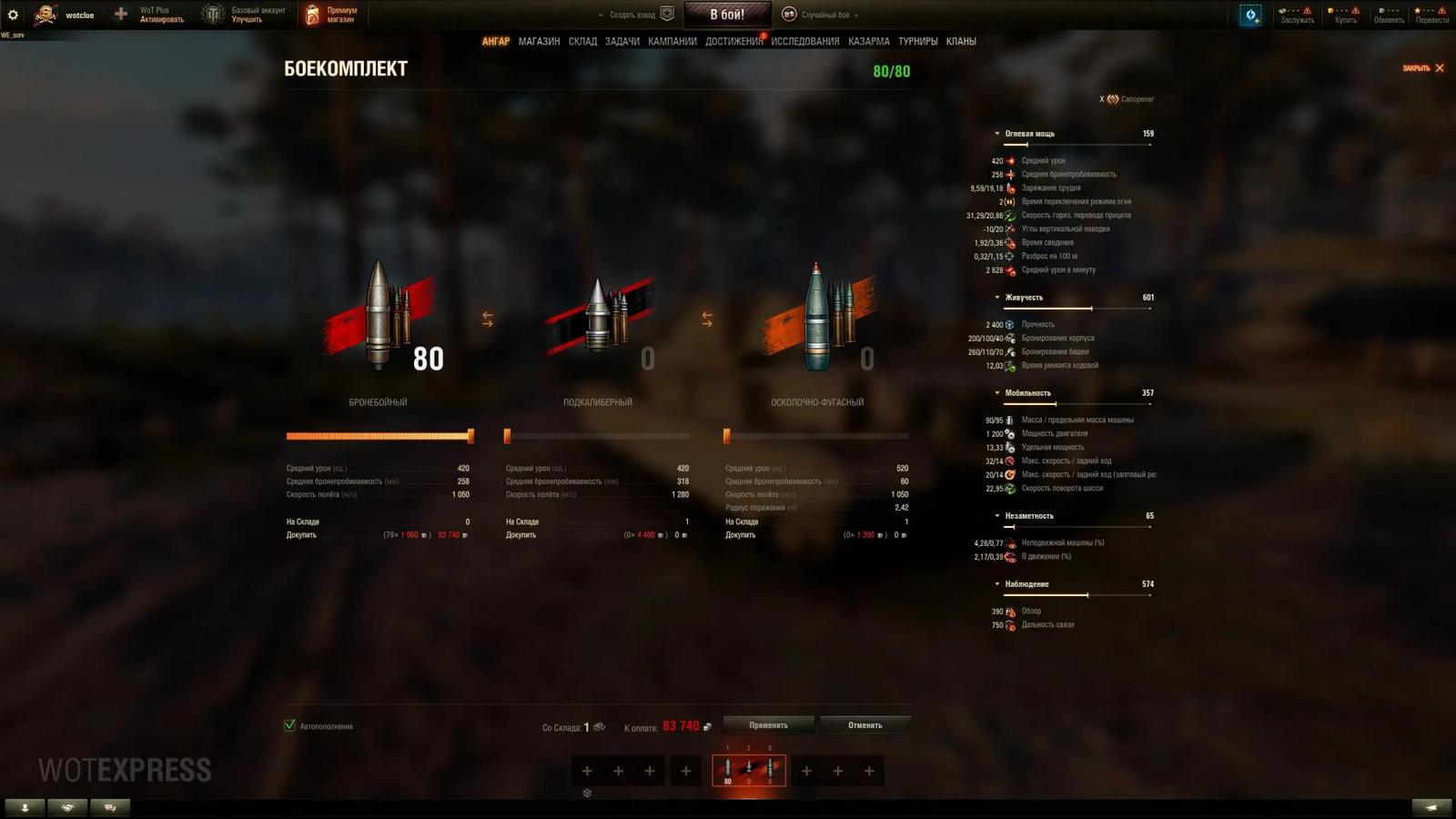Viewport: 1456px width, 819px height.
Task: Click the platoon emblem icon near Создать взвод
Action: click(667, 15)
